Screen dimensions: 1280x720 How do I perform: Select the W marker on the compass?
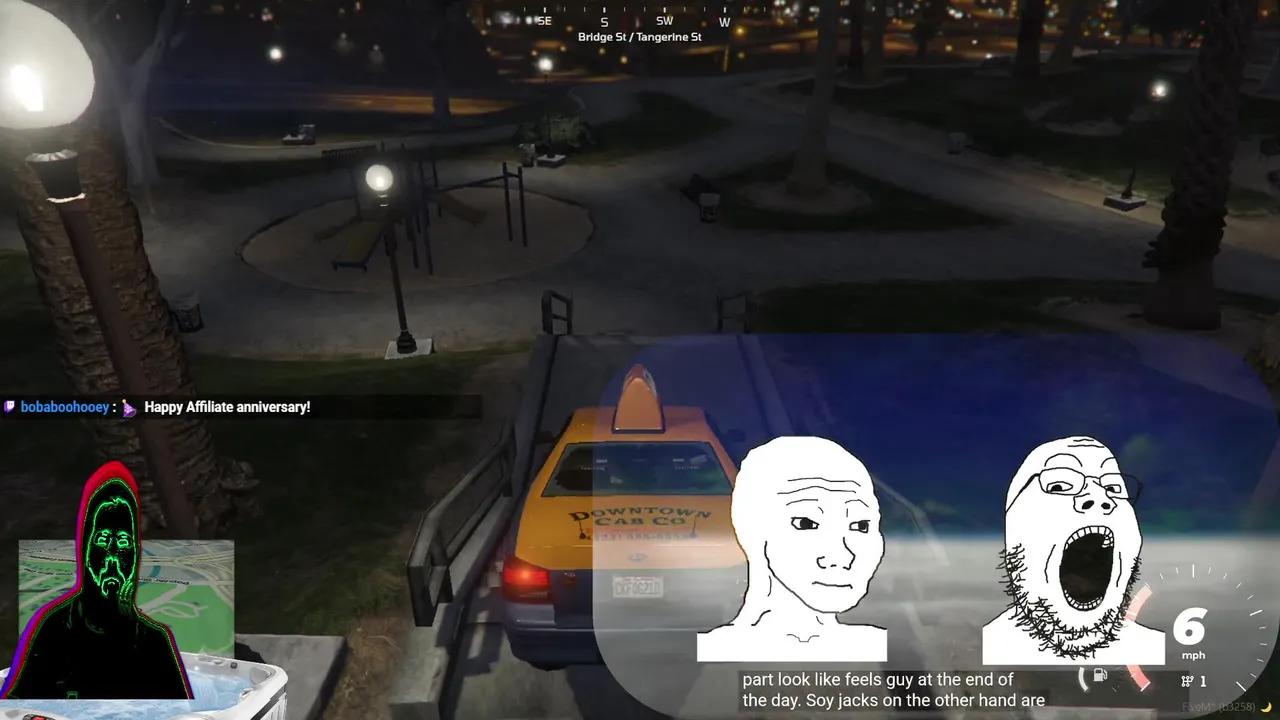(724, 21)
